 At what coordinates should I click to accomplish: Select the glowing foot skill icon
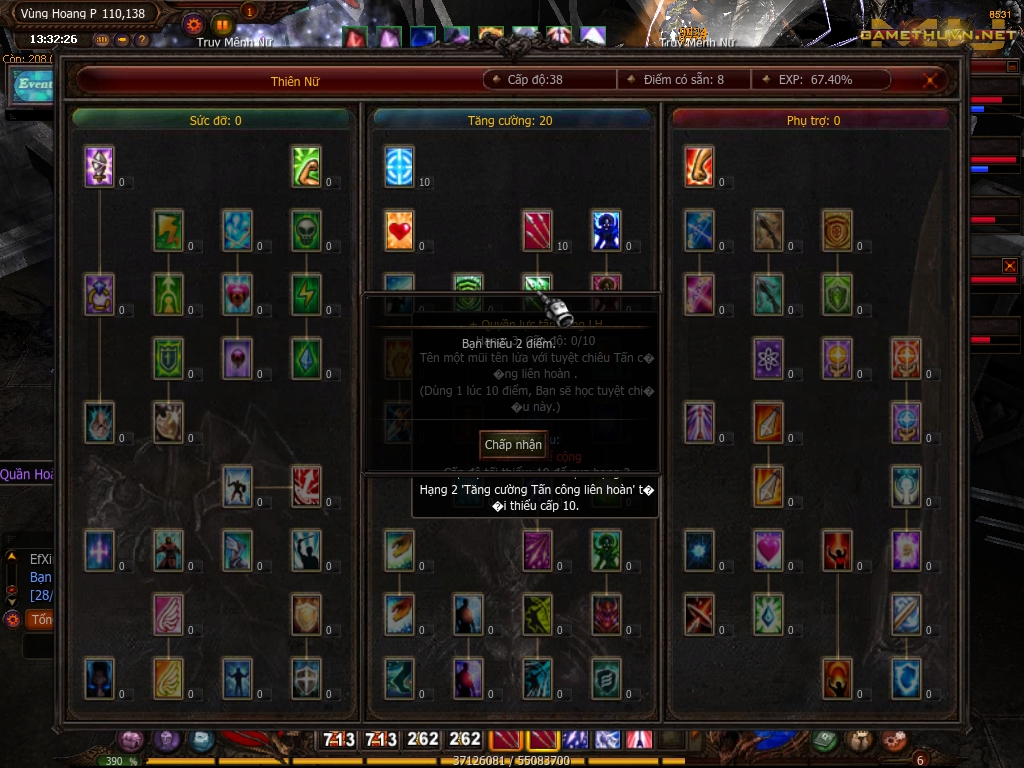[x=699, y=167]
